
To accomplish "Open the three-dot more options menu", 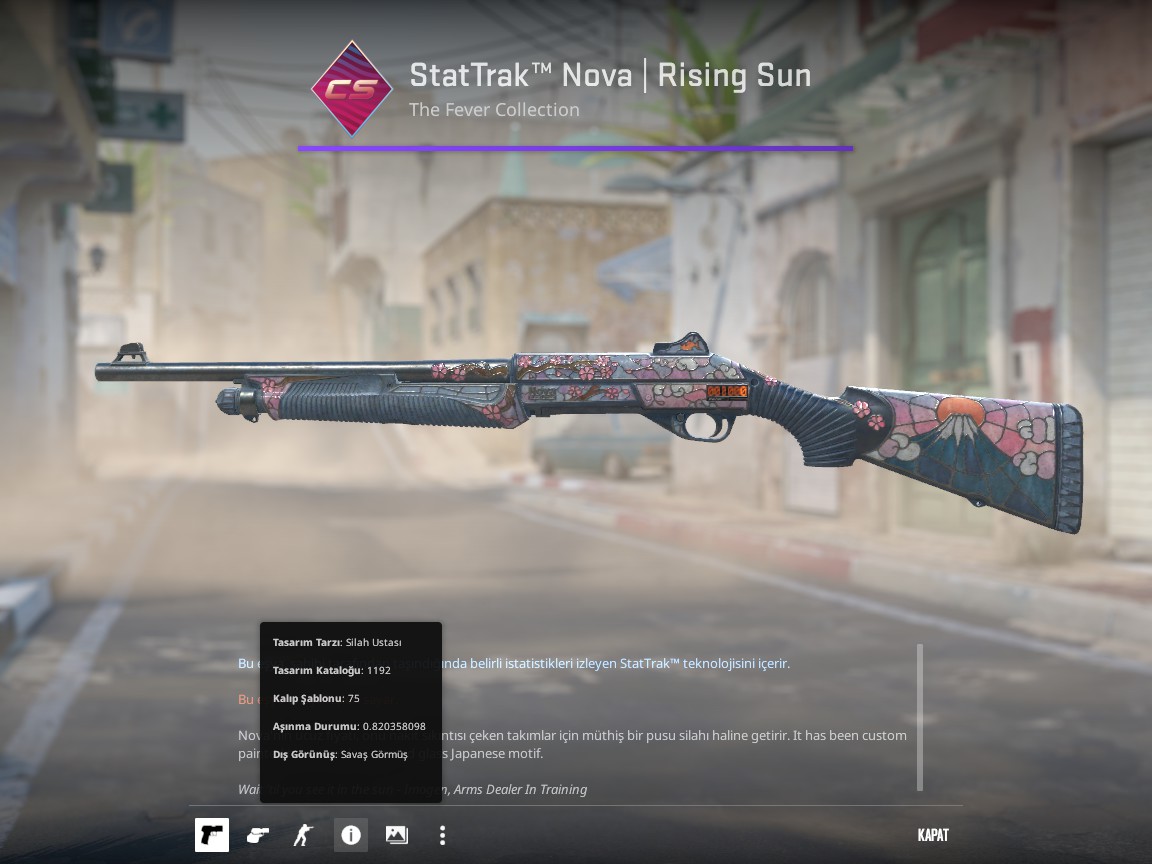I will 442,835.
